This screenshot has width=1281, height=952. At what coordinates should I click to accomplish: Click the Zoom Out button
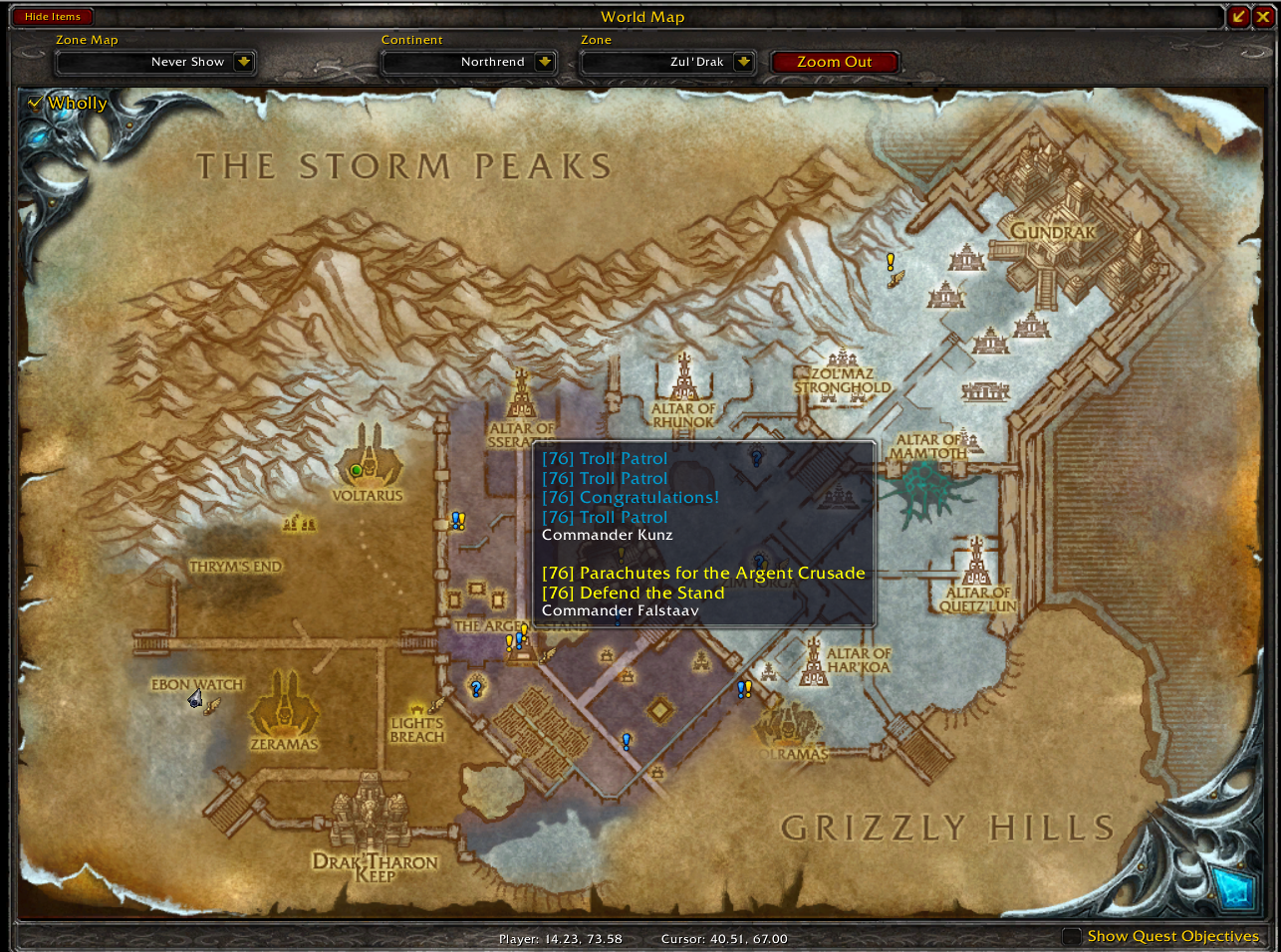[x=835, y=61]
